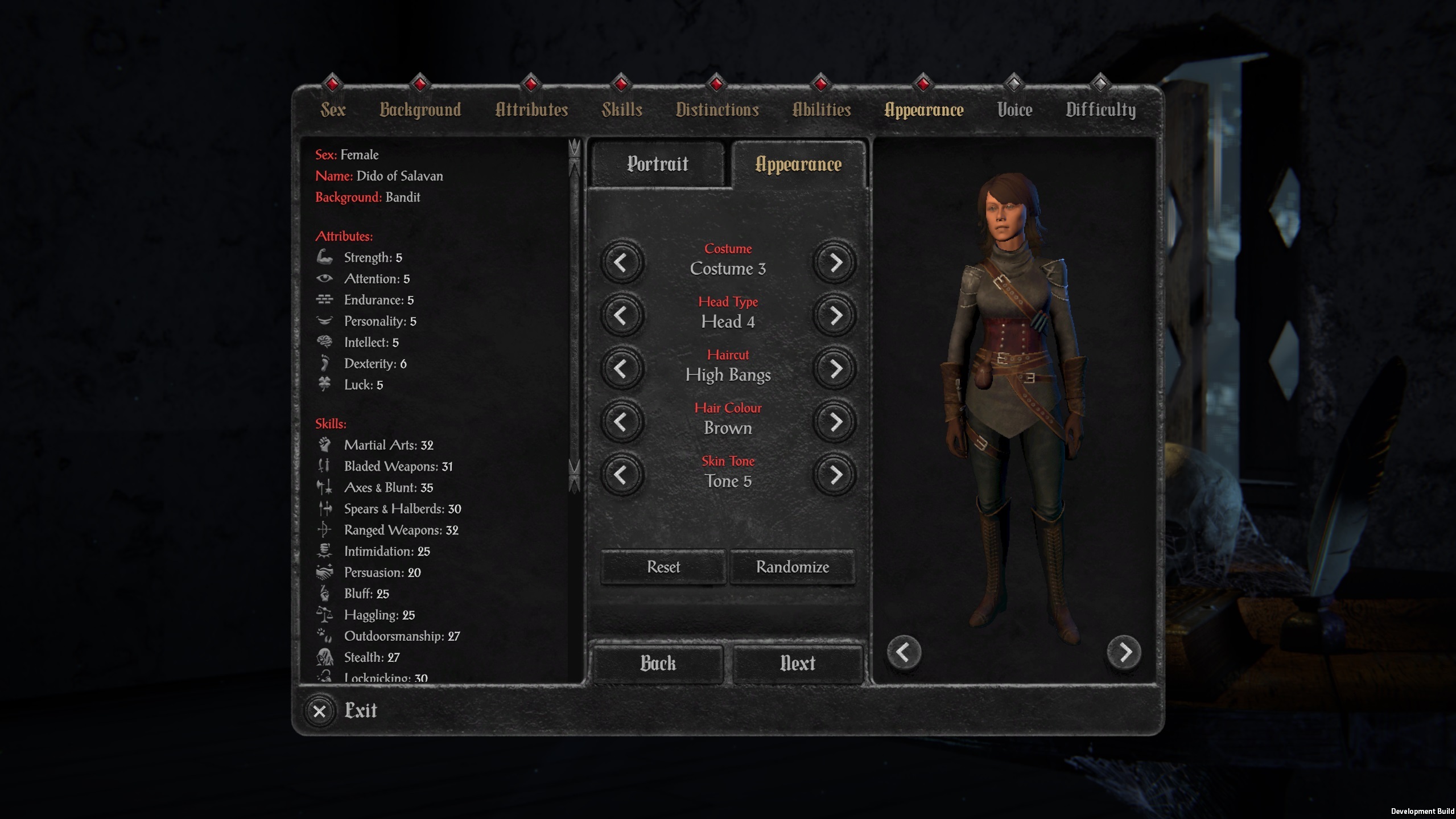Image resolution: width=1456 pixels, height=819 pixels.
Task: Rotate the character model using right arrow
Action: (1124, 653)
